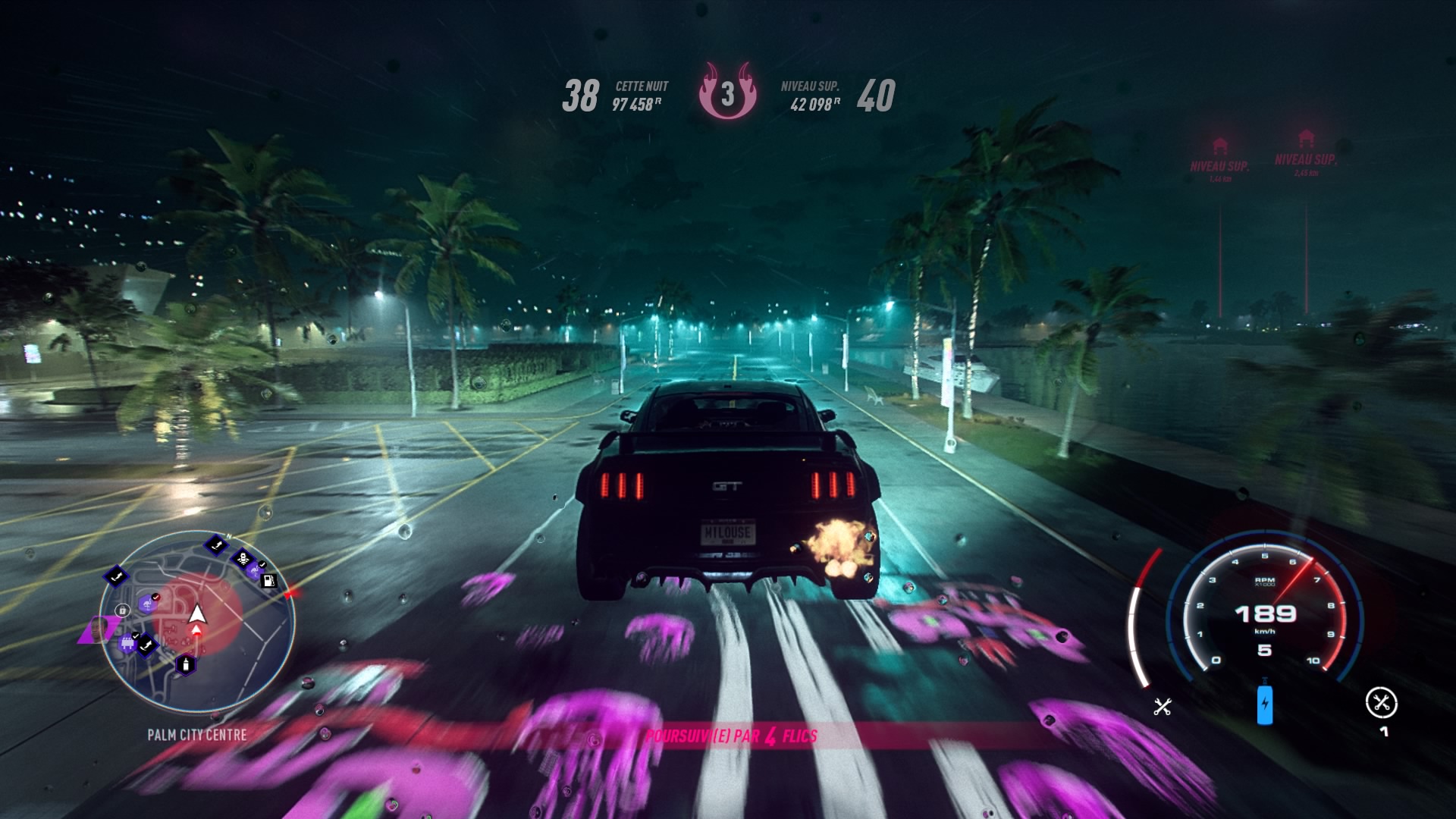Activate the blue nitrous bottle icon

click(1264, 704)
